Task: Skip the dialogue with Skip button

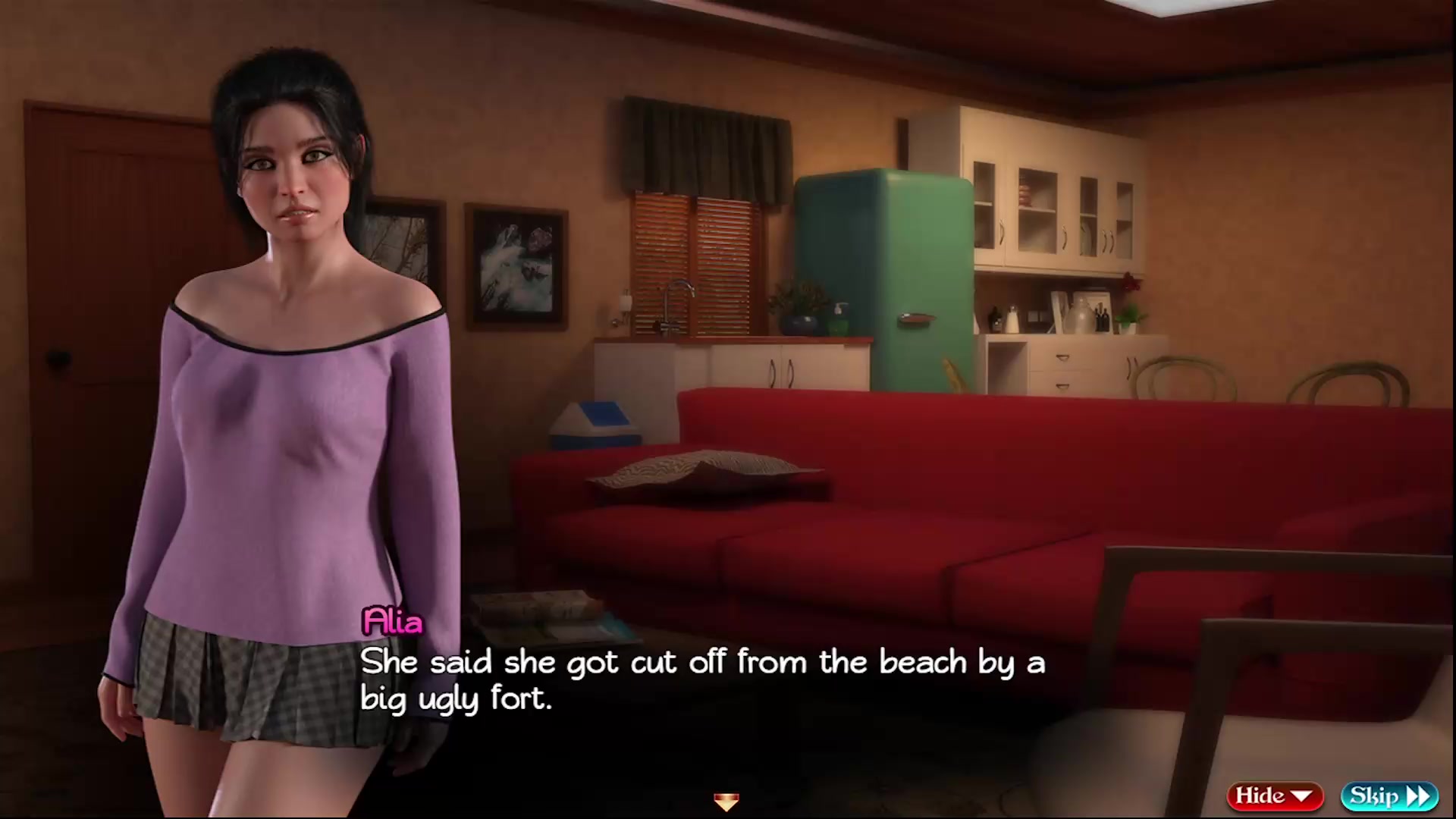Action: (1389, 795)
